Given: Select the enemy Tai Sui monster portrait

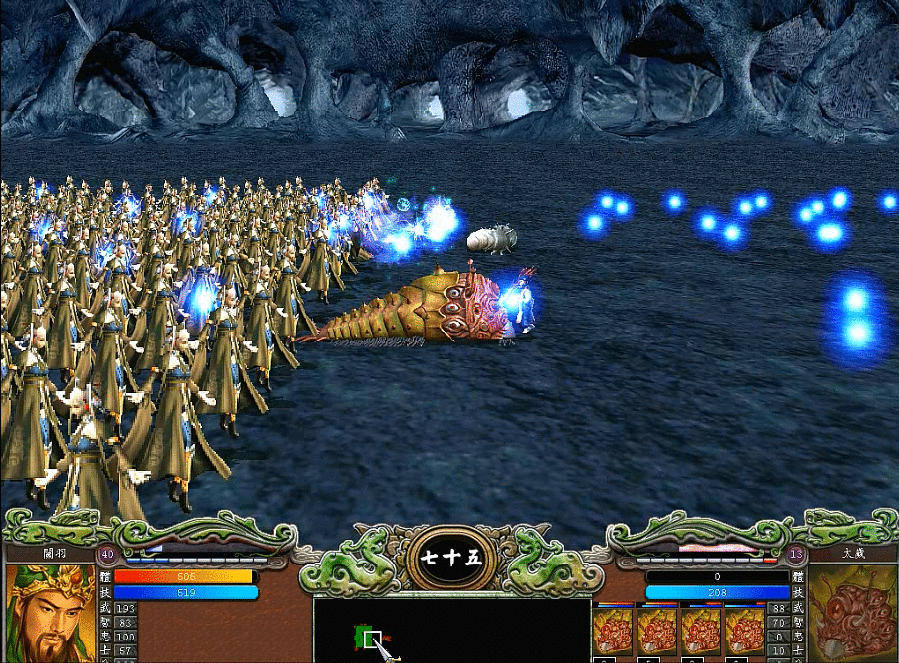Looking at the screenshot, I should (x=852, y=613).
